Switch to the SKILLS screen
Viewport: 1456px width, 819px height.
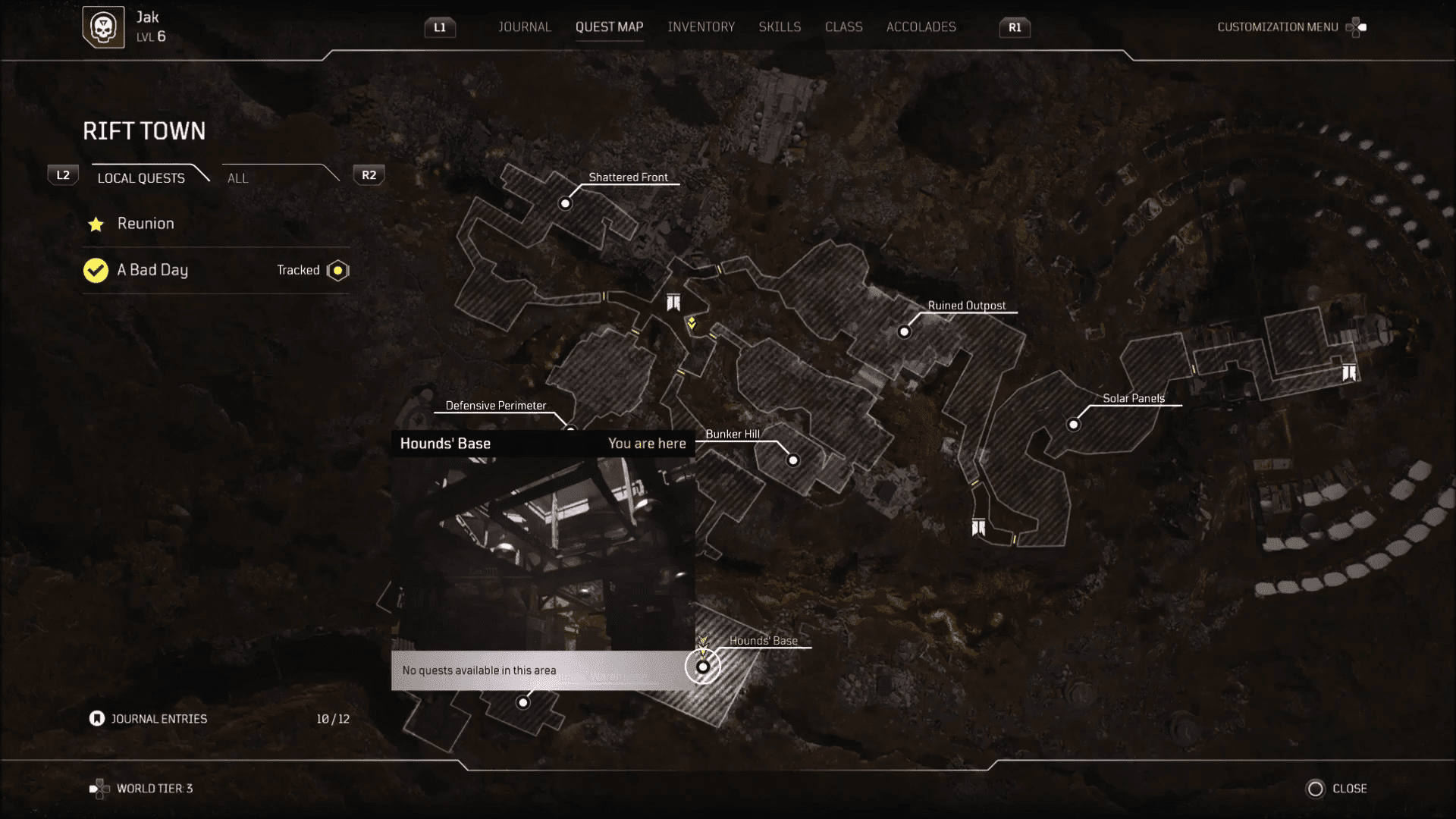[780, 27]
